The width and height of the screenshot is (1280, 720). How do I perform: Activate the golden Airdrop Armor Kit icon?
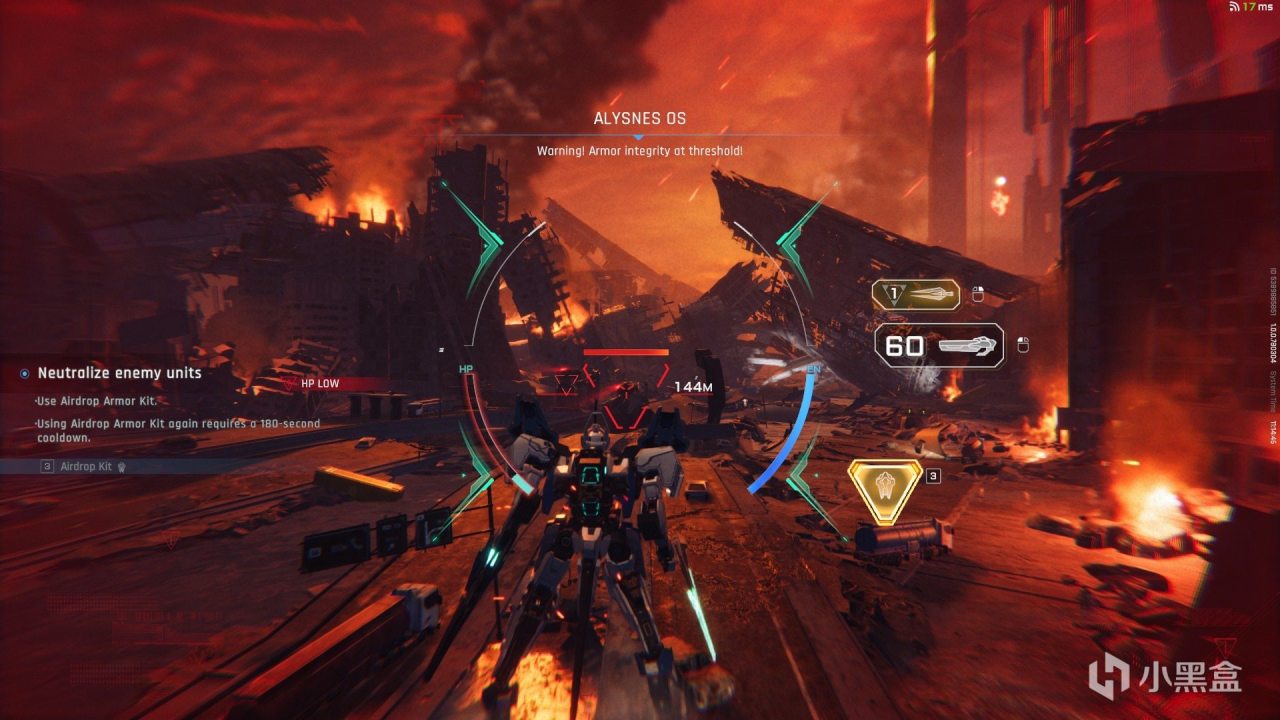(885, 491)
